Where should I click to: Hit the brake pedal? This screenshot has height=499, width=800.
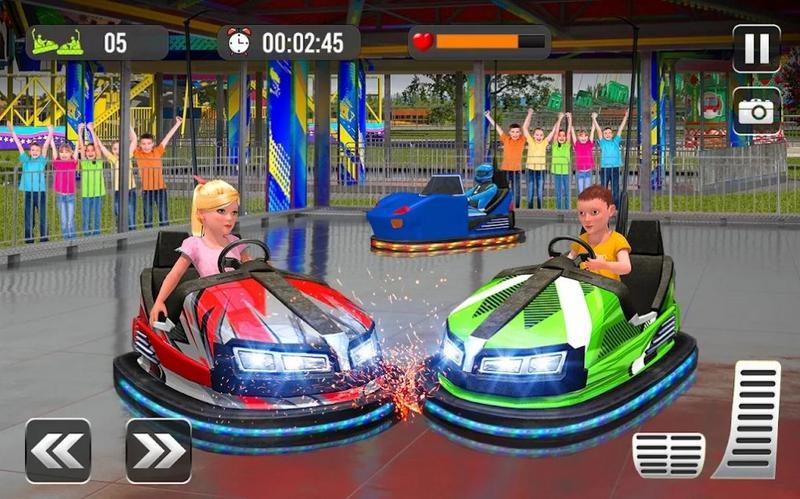668,455
